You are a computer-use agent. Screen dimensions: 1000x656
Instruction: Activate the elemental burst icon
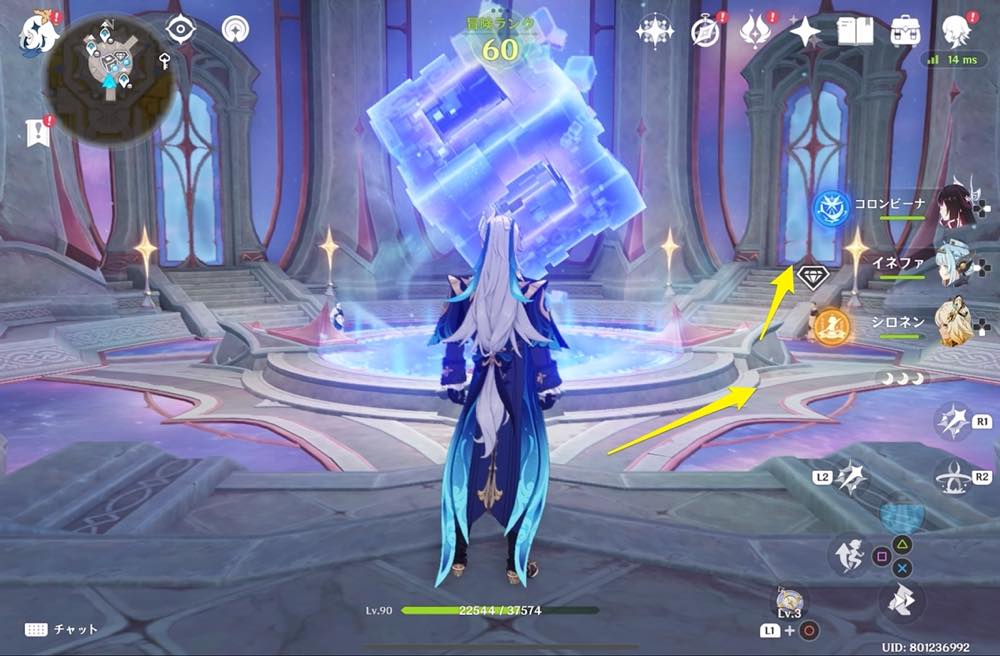click(x=951, y=479)
